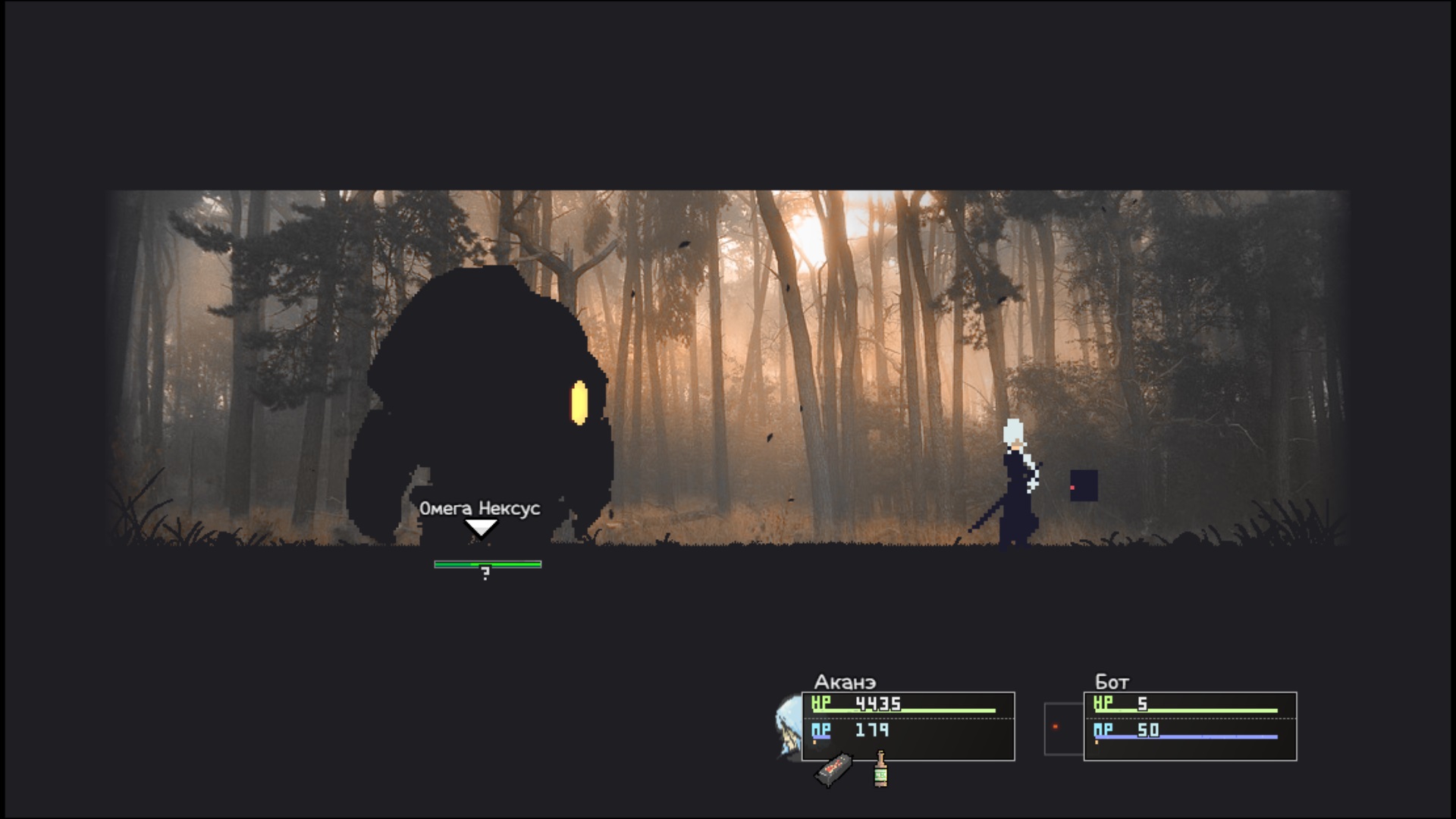Click Бот's portrait box with red dot
The image size is (1456, 819).
pos(1063,729)
